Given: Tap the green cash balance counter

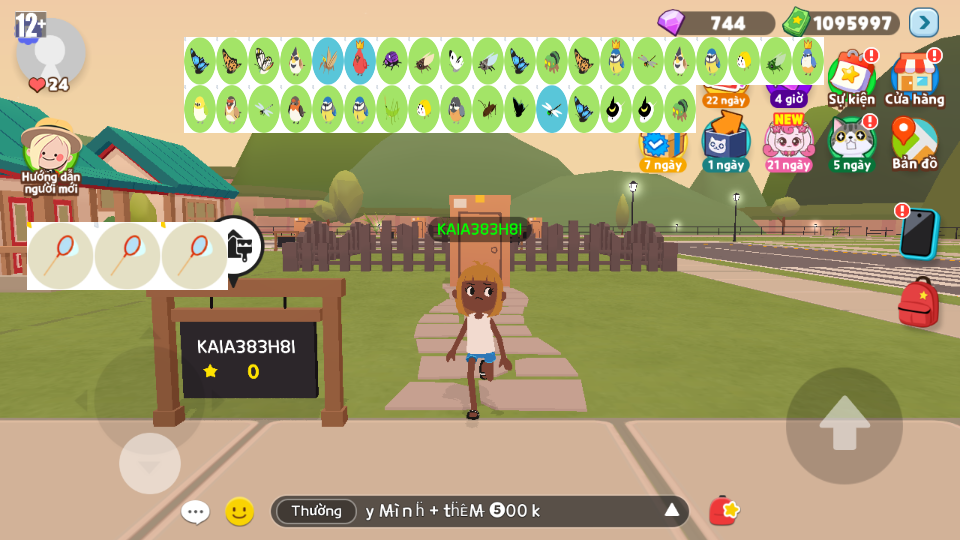Looking at the screenshot, I should (x=842, y=22).
